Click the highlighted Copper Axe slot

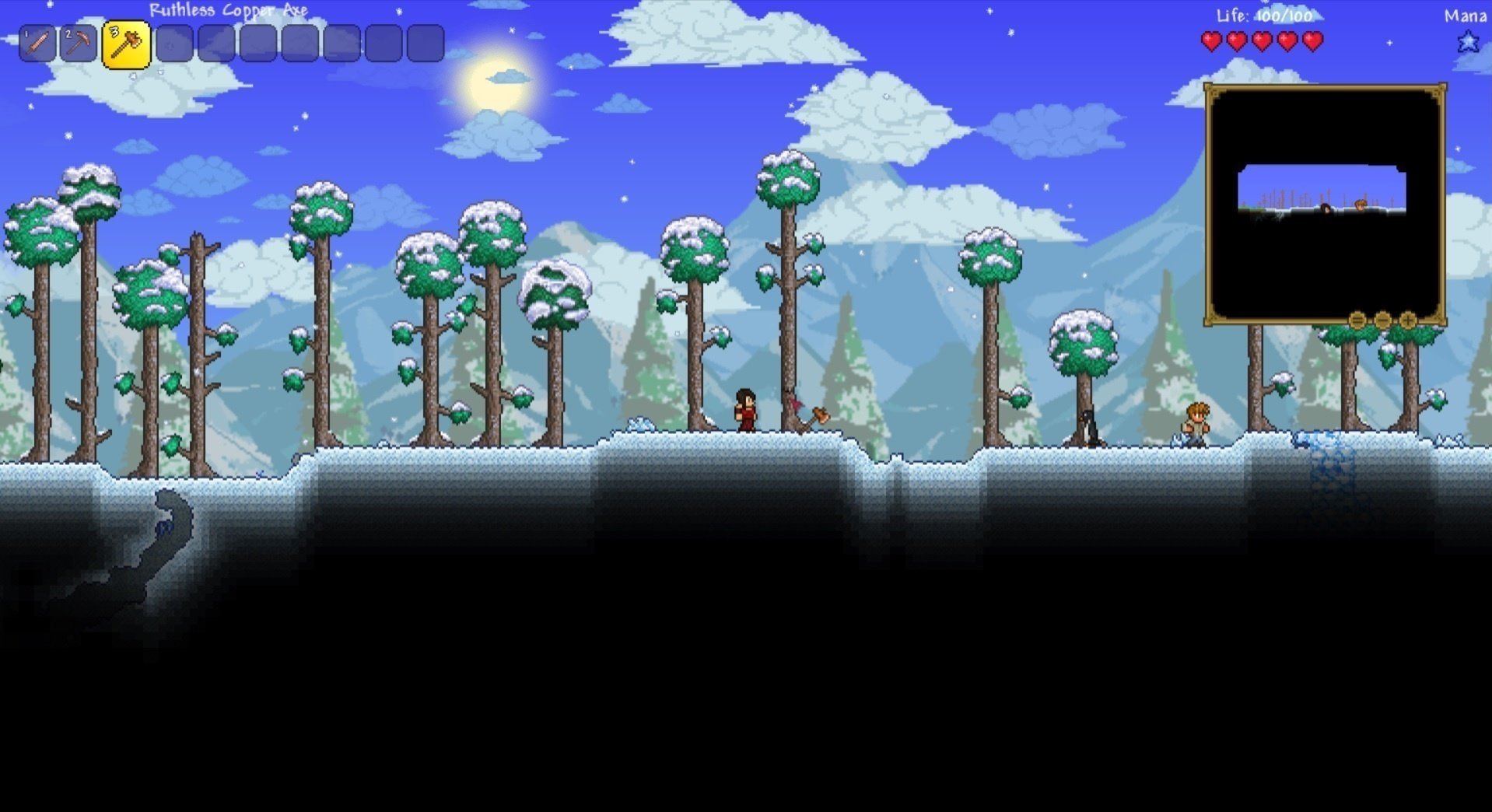[126, 44]
